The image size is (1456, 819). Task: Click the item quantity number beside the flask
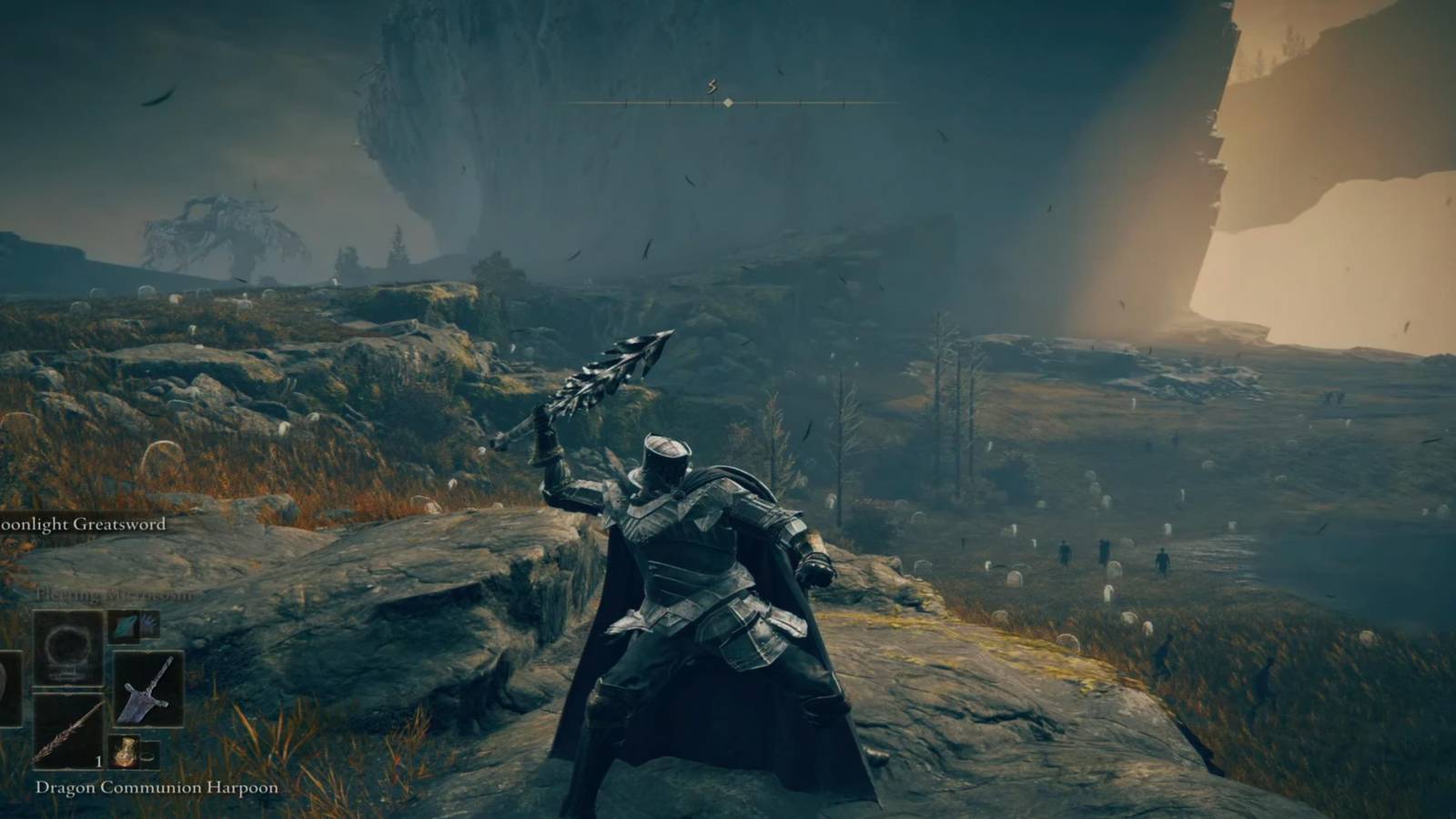click(x=99, y=761)
